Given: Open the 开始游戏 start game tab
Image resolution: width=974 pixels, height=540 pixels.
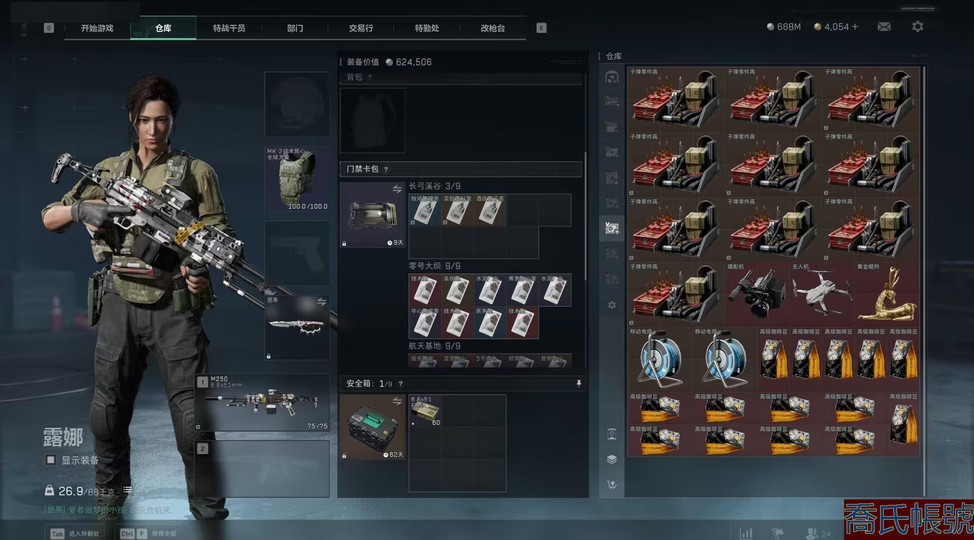Looking at the screenshot, I should (x=97, y=28).
